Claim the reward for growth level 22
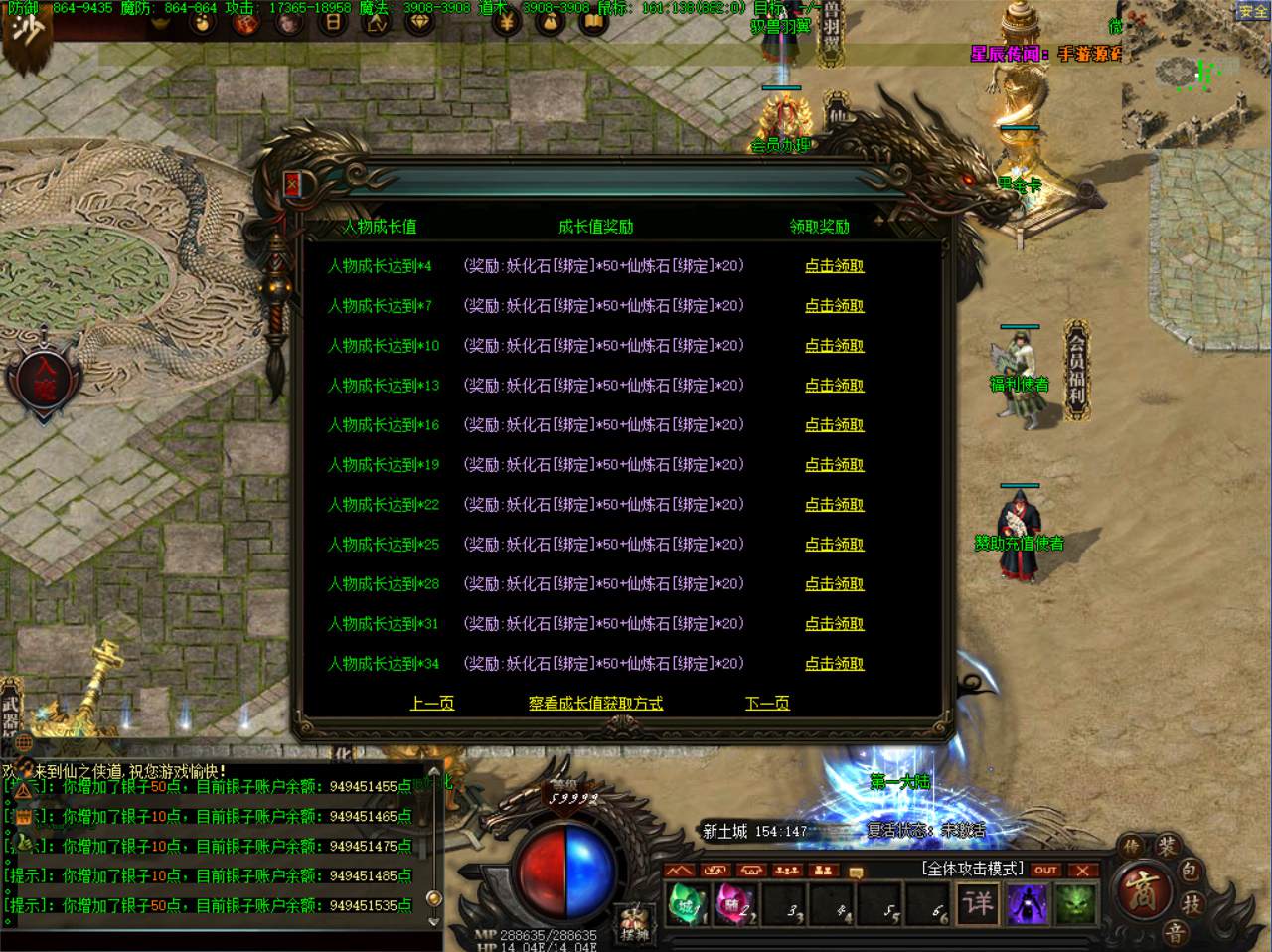Viewport: 1272px width, 952px height. click(x=834, y=505)
